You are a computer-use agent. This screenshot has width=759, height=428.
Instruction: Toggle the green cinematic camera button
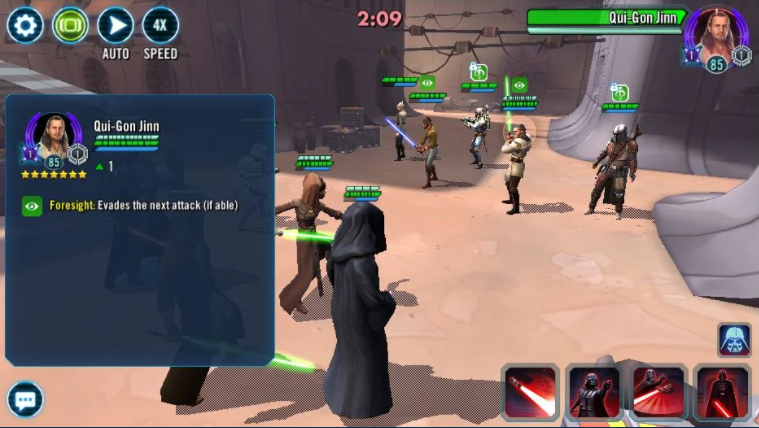pos(70,25)
